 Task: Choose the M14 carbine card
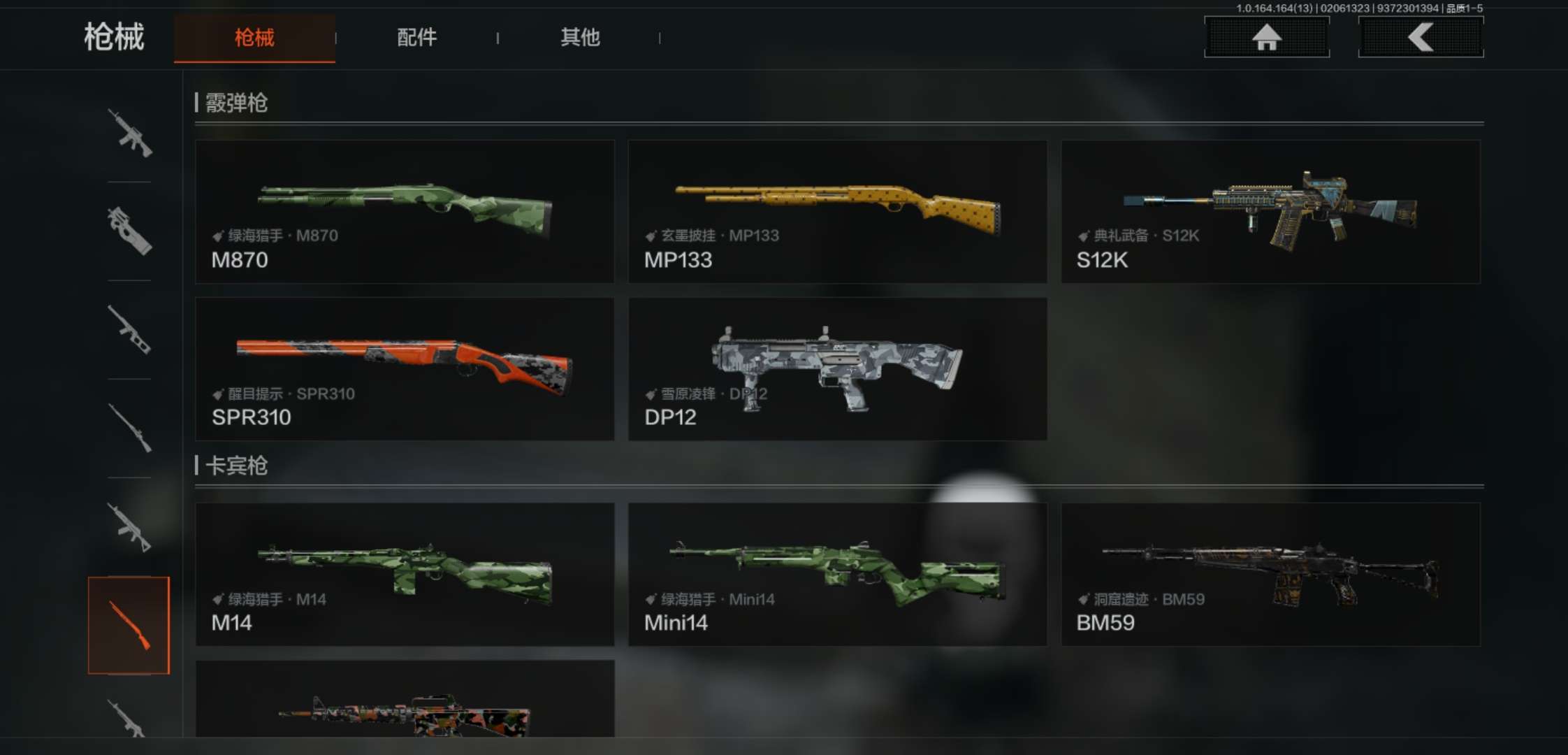pyautogui.click(x=405, y=574)
